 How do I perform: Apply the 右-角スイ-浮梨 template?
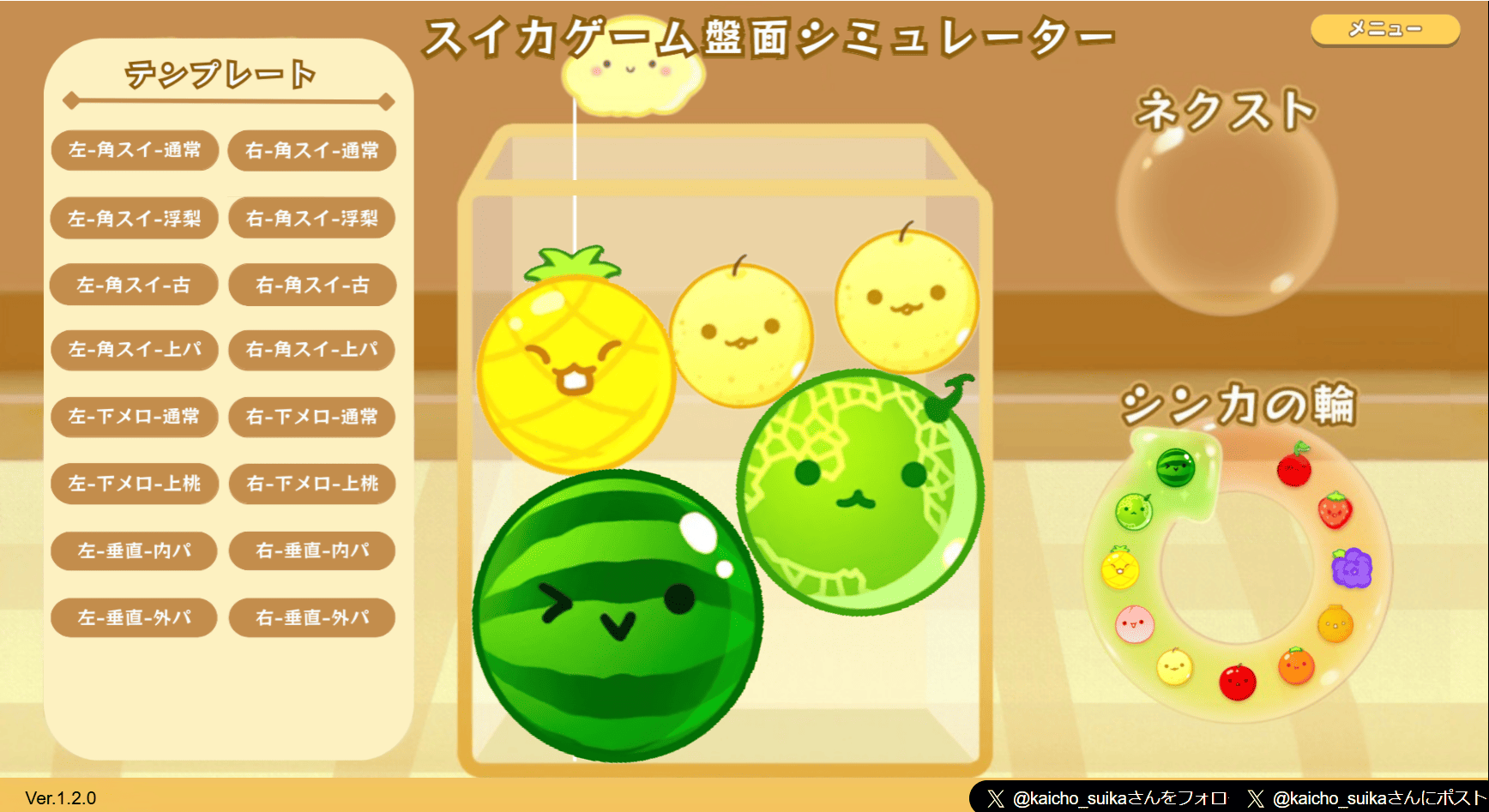[x=310, y=218]
